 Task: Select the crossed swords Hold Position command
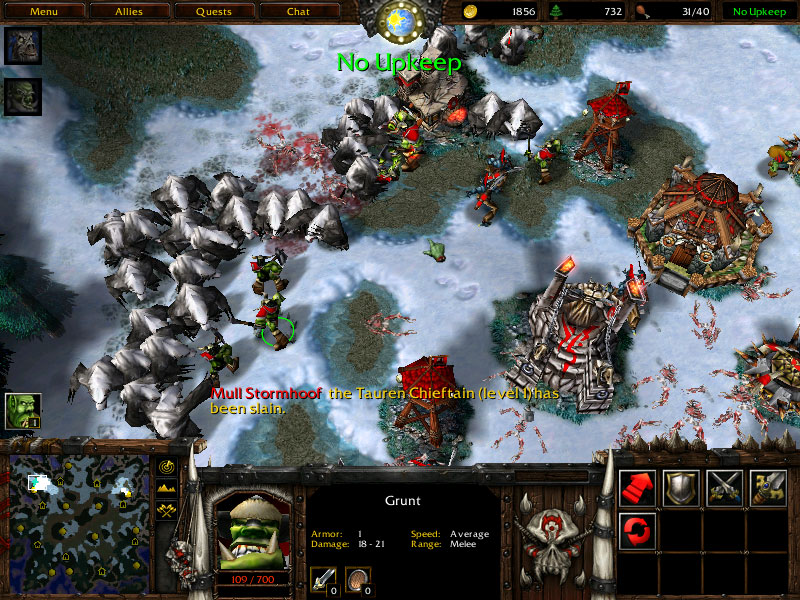725,487
